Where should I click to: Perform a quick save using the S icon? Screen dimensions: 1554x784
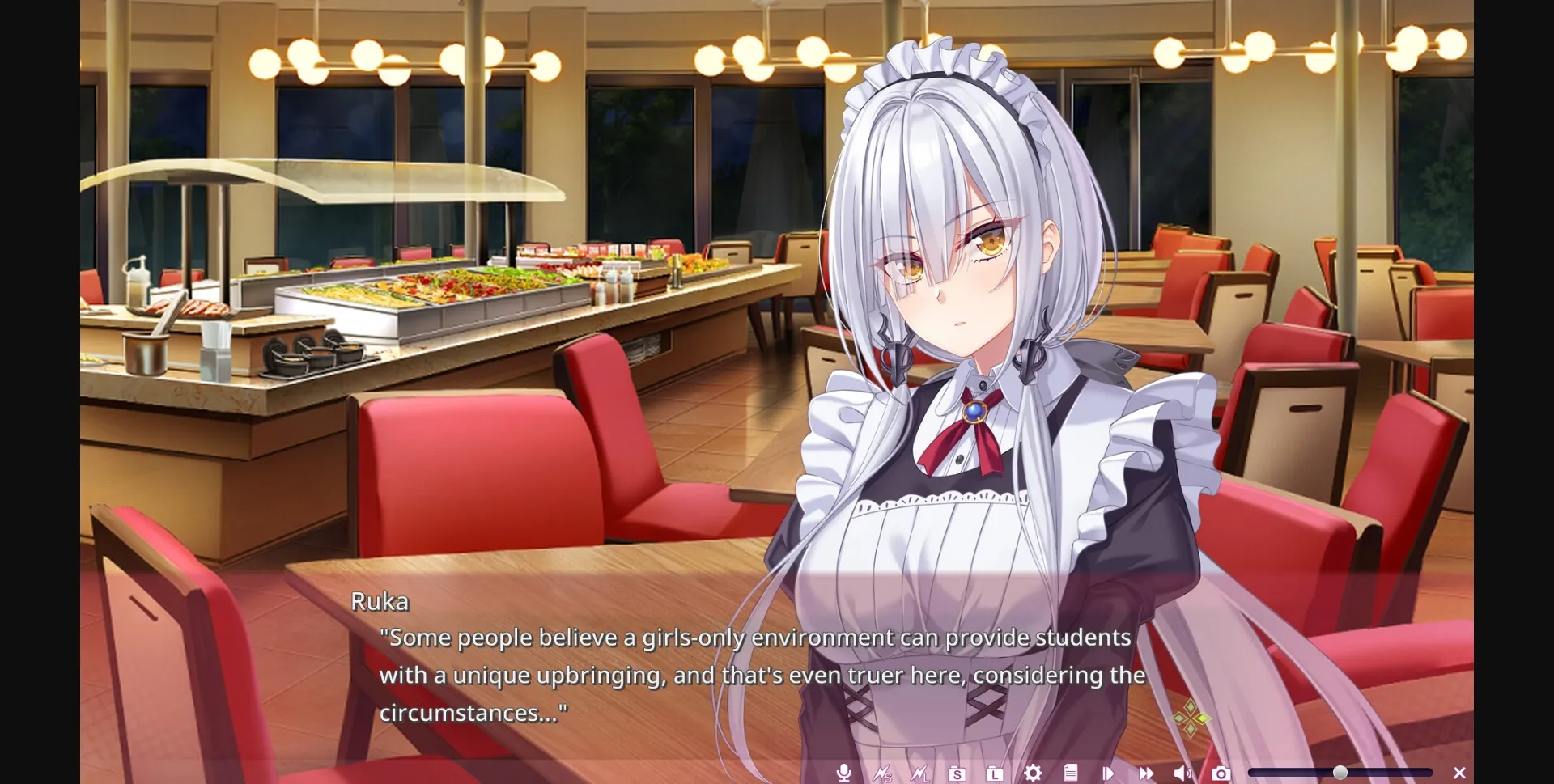(957, 773)
